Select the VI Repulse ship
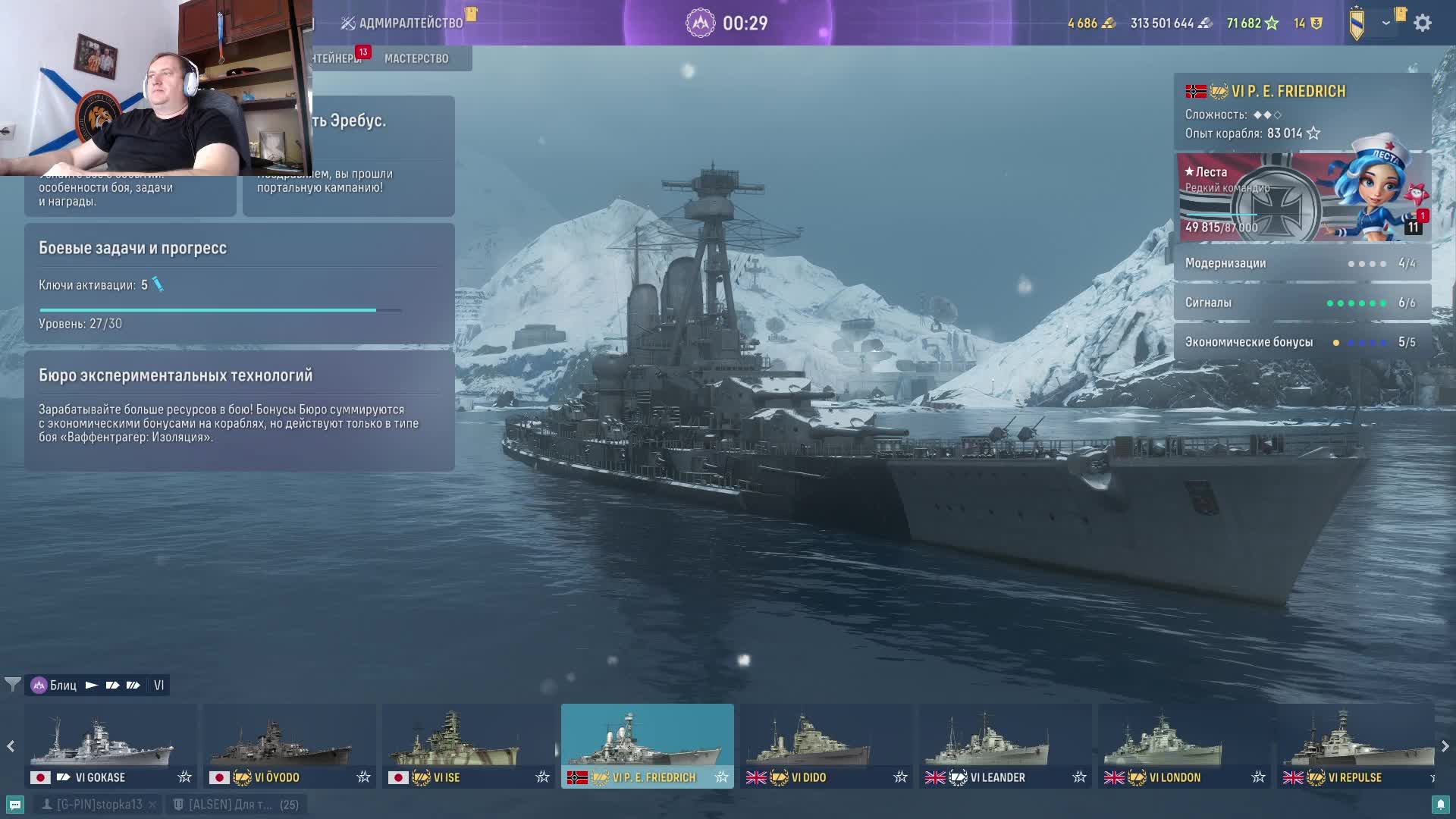The height and width of the screenshot is (819, 1456). [x=1355, y=745]
